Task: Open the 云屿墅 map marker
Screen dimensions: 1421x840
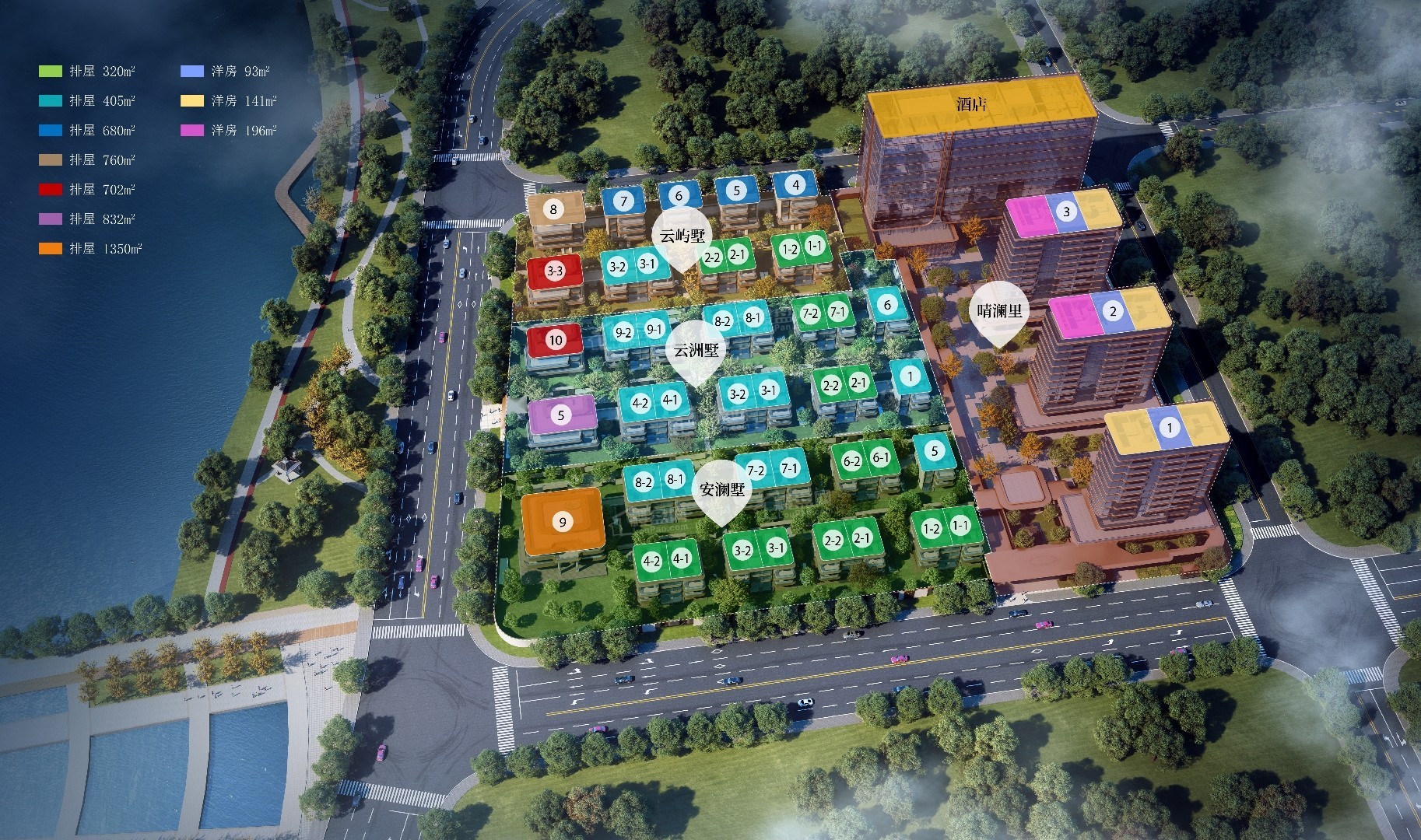Action: click(682, 238)
